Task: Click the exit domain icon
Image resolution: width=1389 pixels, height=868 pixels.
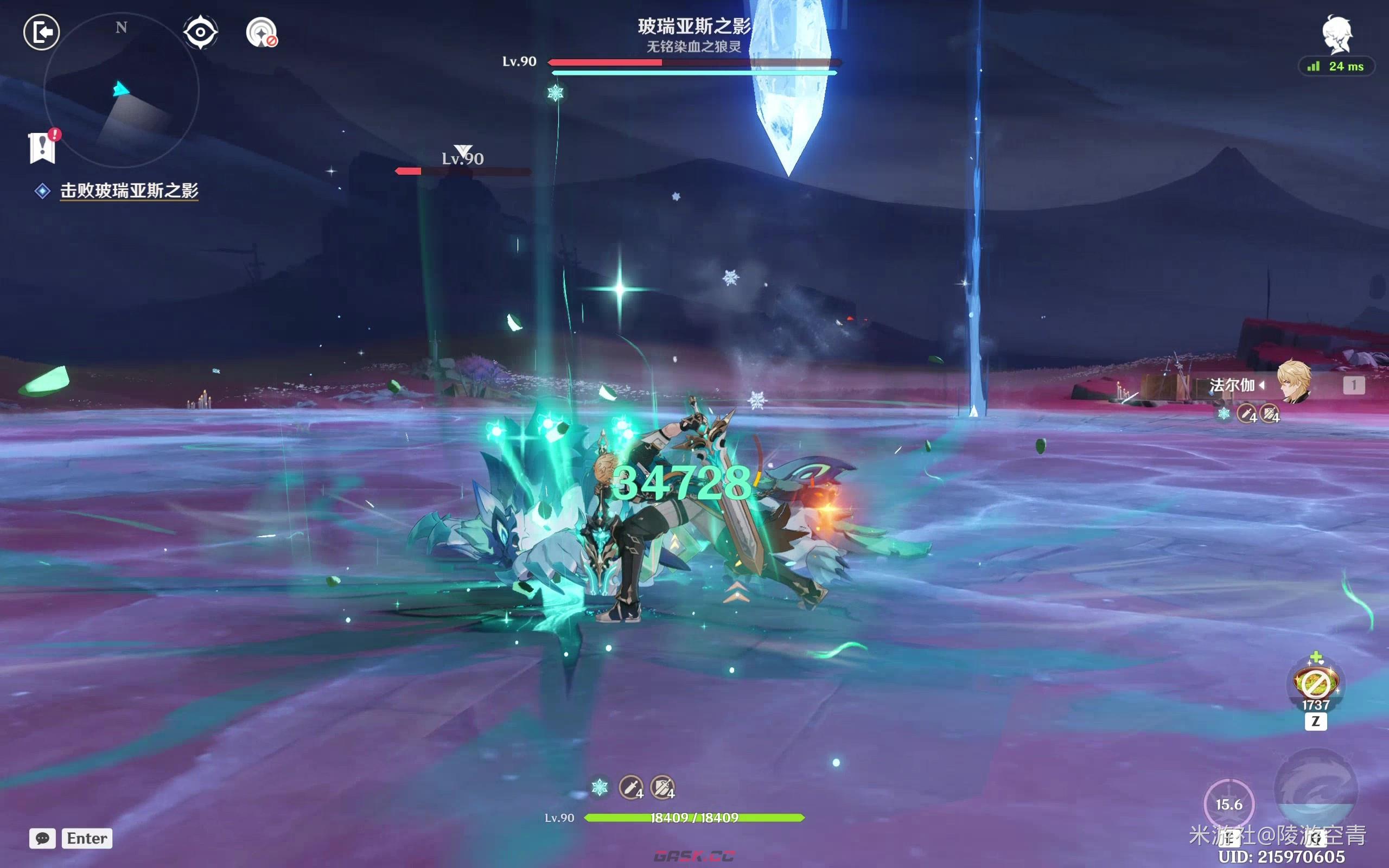Action: coord(42,32)
